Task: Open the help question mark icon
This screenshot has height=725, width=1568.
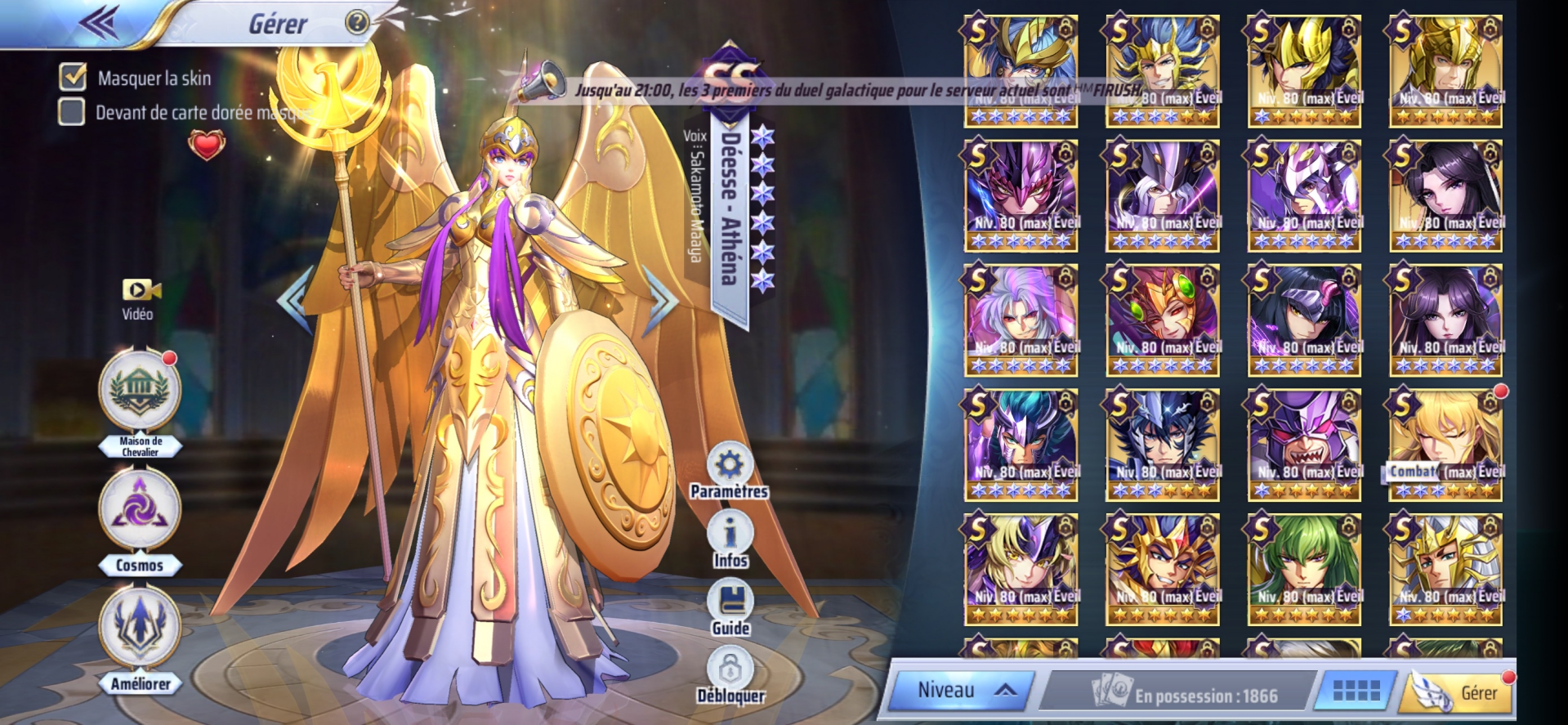Action: [x=357, y=22]
